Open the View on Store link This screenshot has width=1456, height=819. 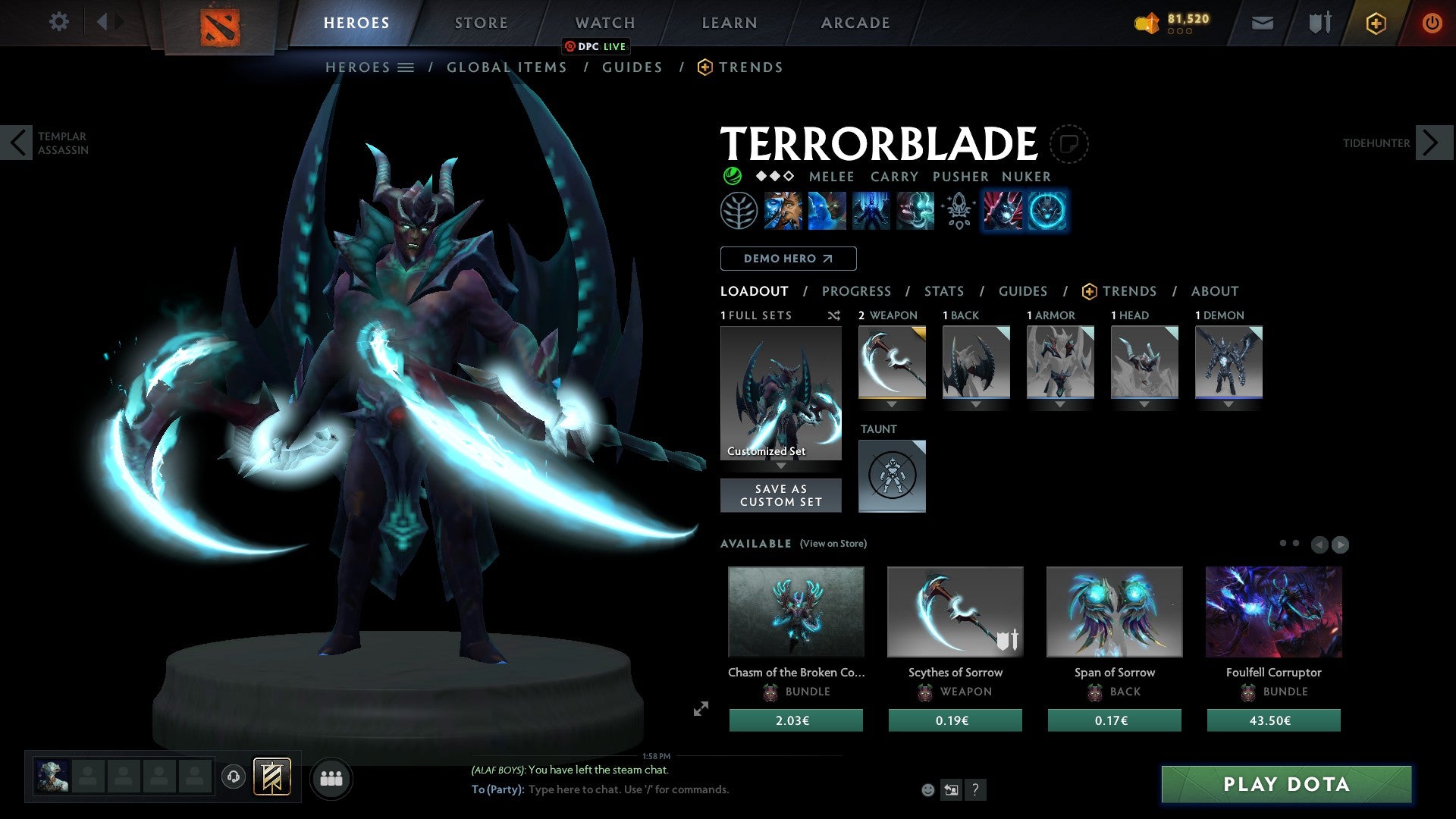tap(833, 544)
